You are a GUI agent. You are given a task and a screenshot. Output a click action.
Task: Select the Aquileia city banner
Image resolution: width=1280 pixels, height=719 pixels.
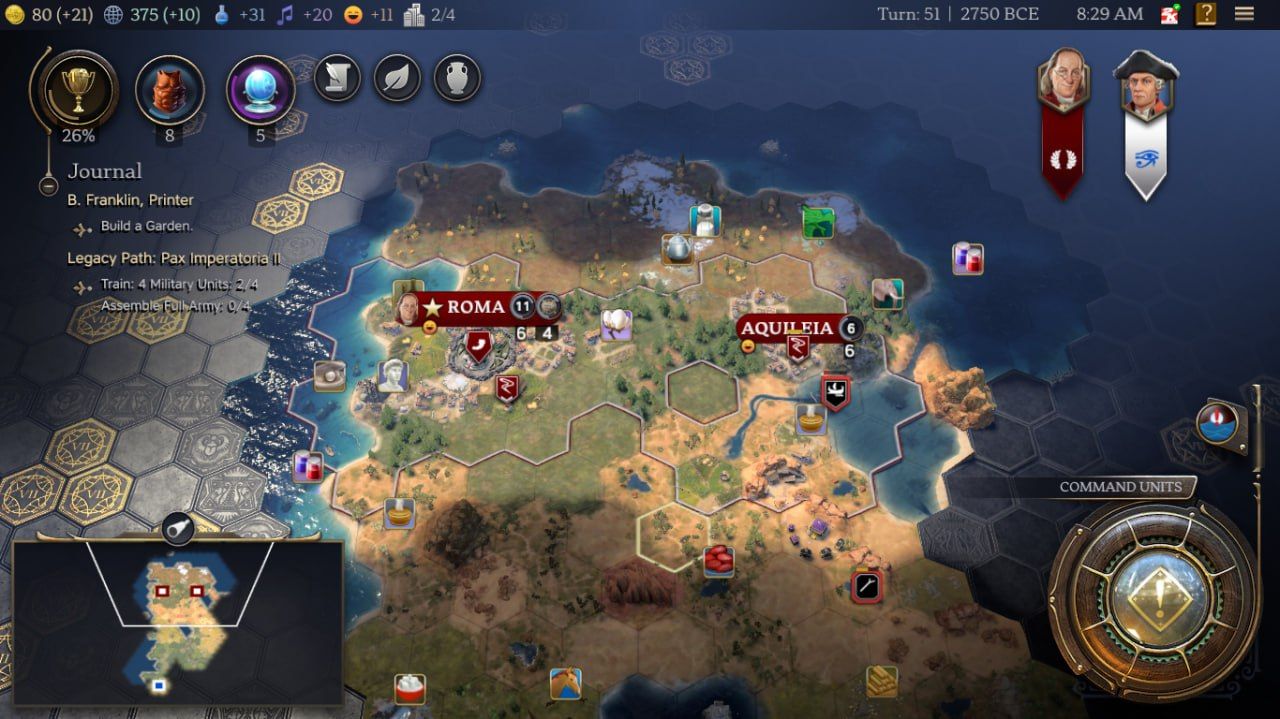pyautogui.click(x=787, y=328)
